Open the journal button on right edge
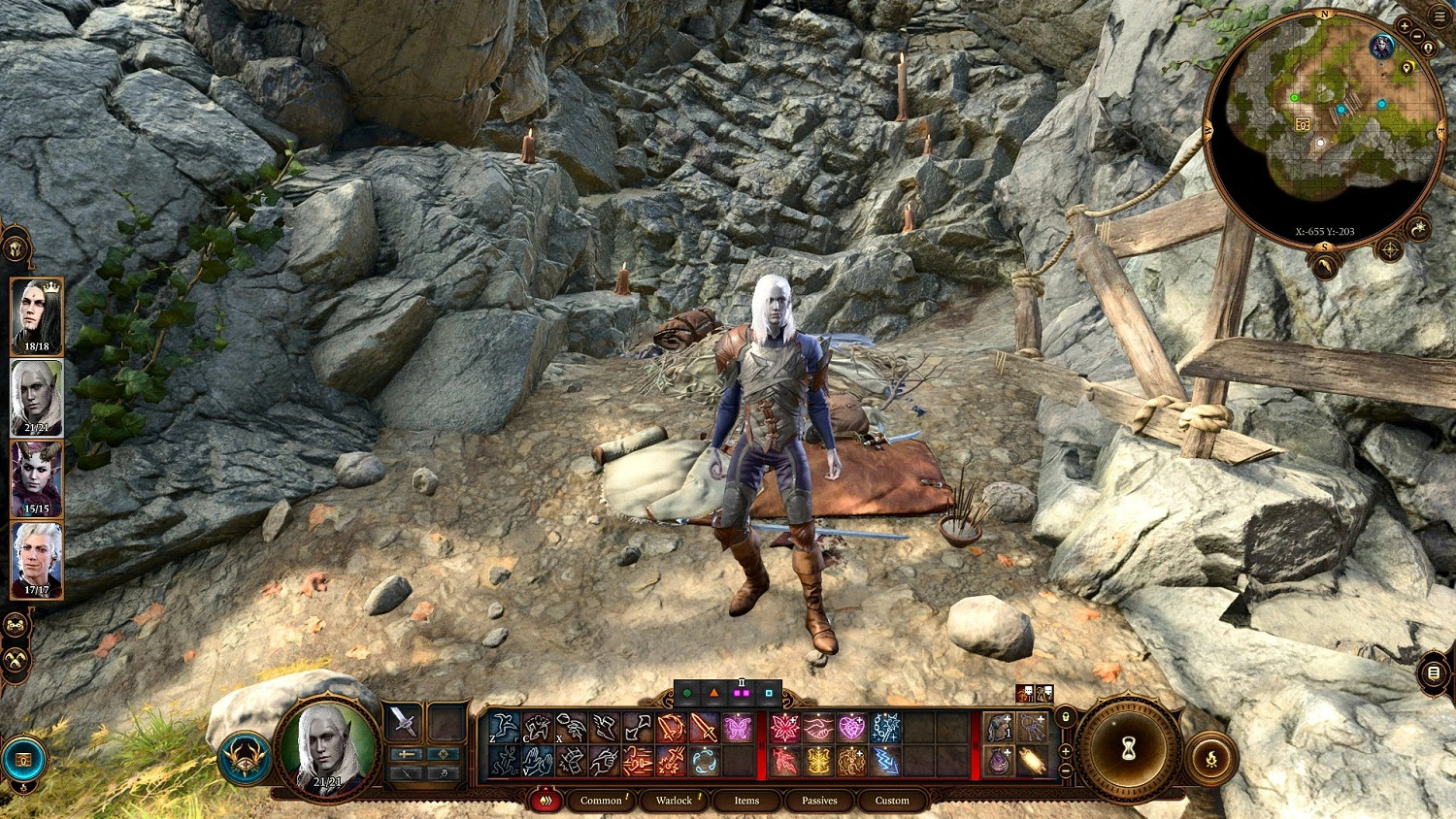 pyautogui.click(x=1434, y=672)
